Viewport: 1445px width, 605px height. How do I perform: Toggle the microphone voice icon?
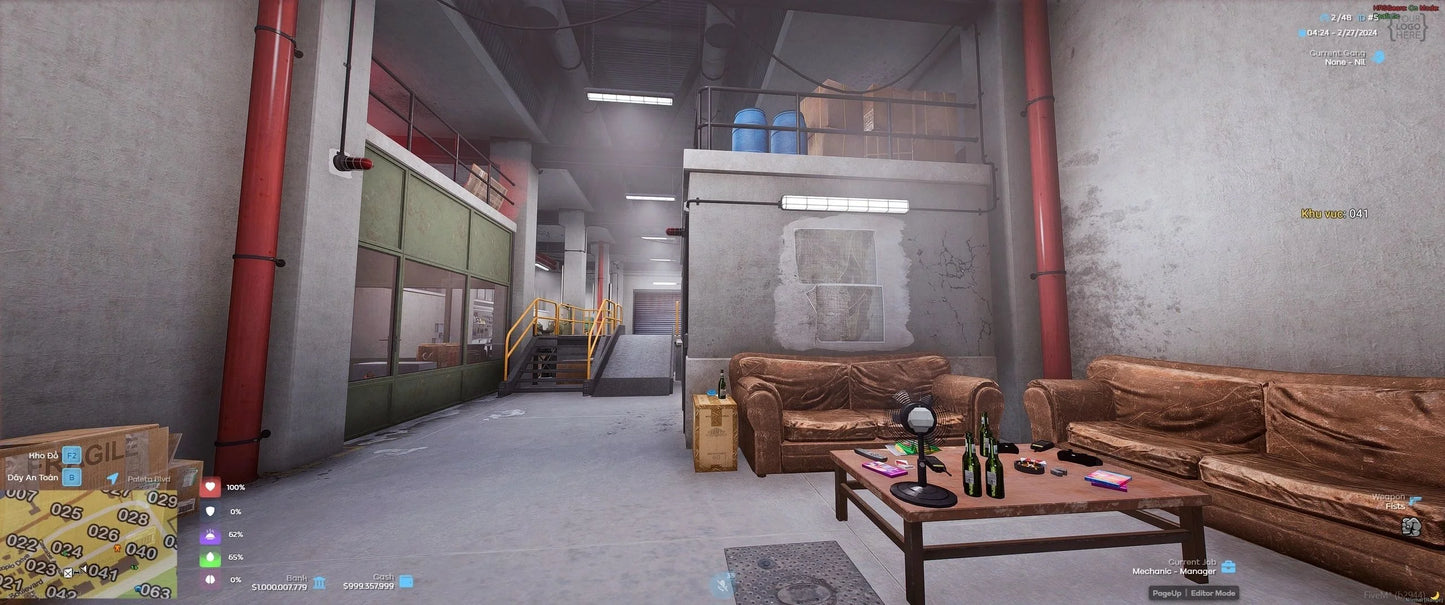tap(720, 584)
